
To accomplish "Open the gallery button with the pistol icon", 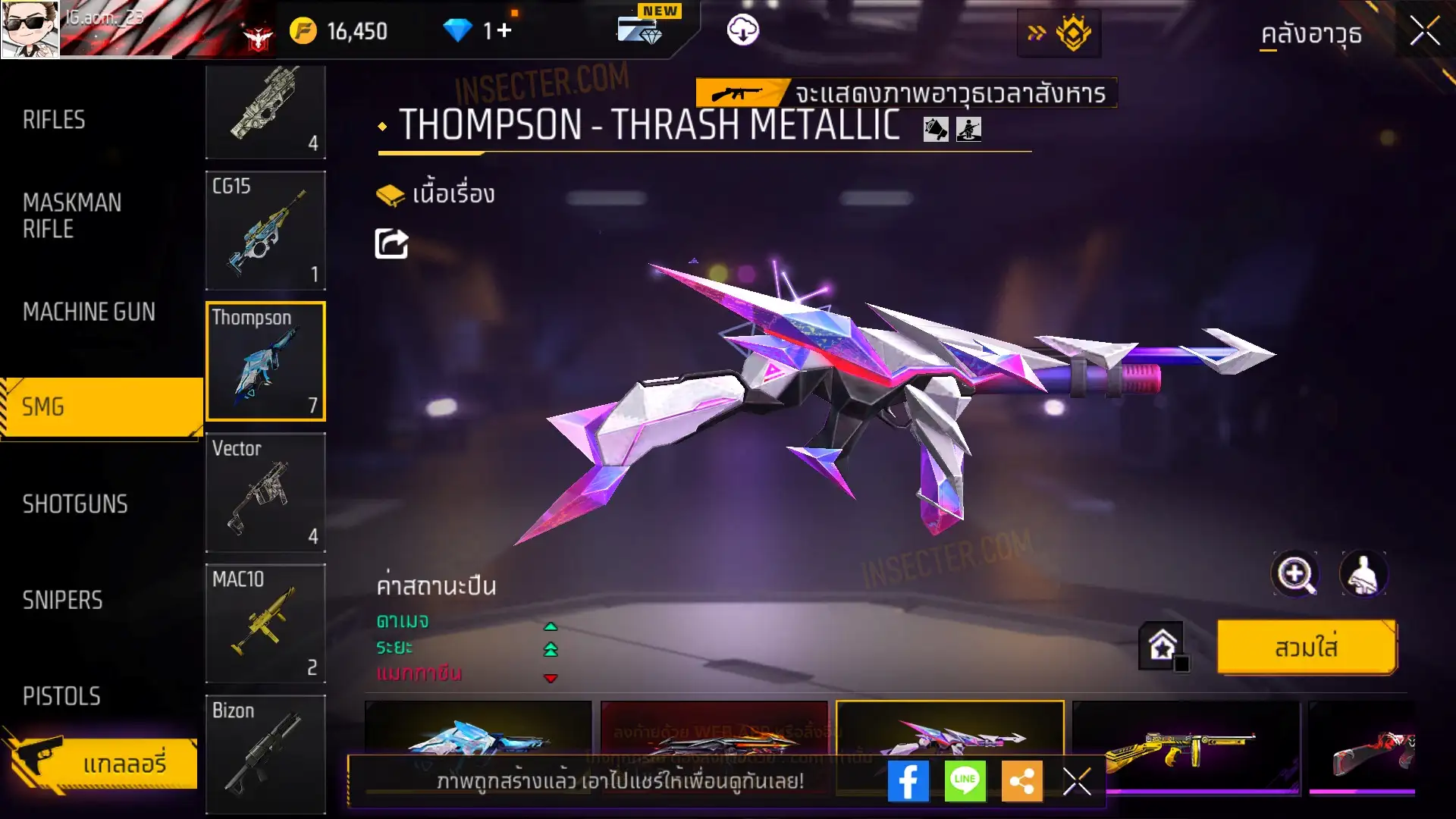I will point(102,763).
